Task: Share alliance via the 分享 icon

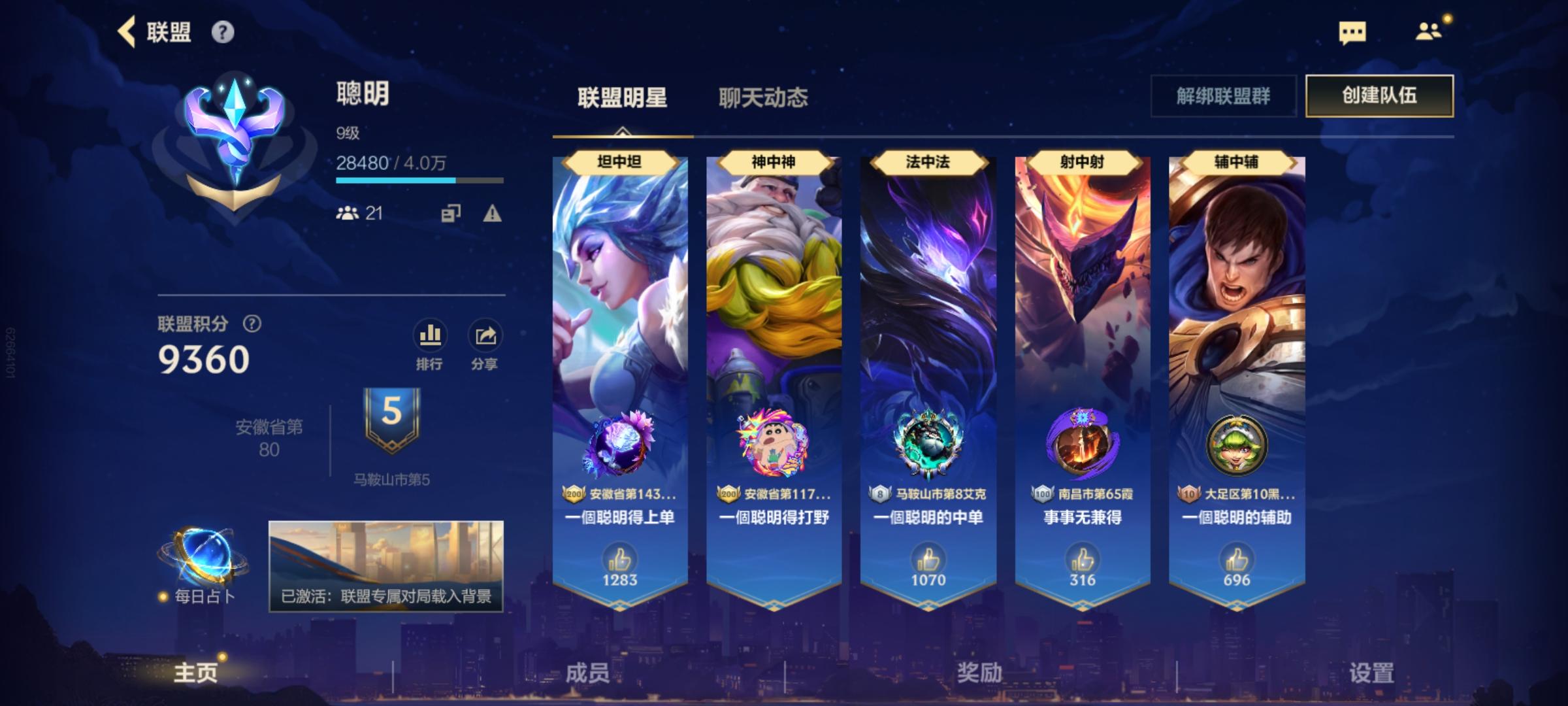Action: [x=483, y=335]
